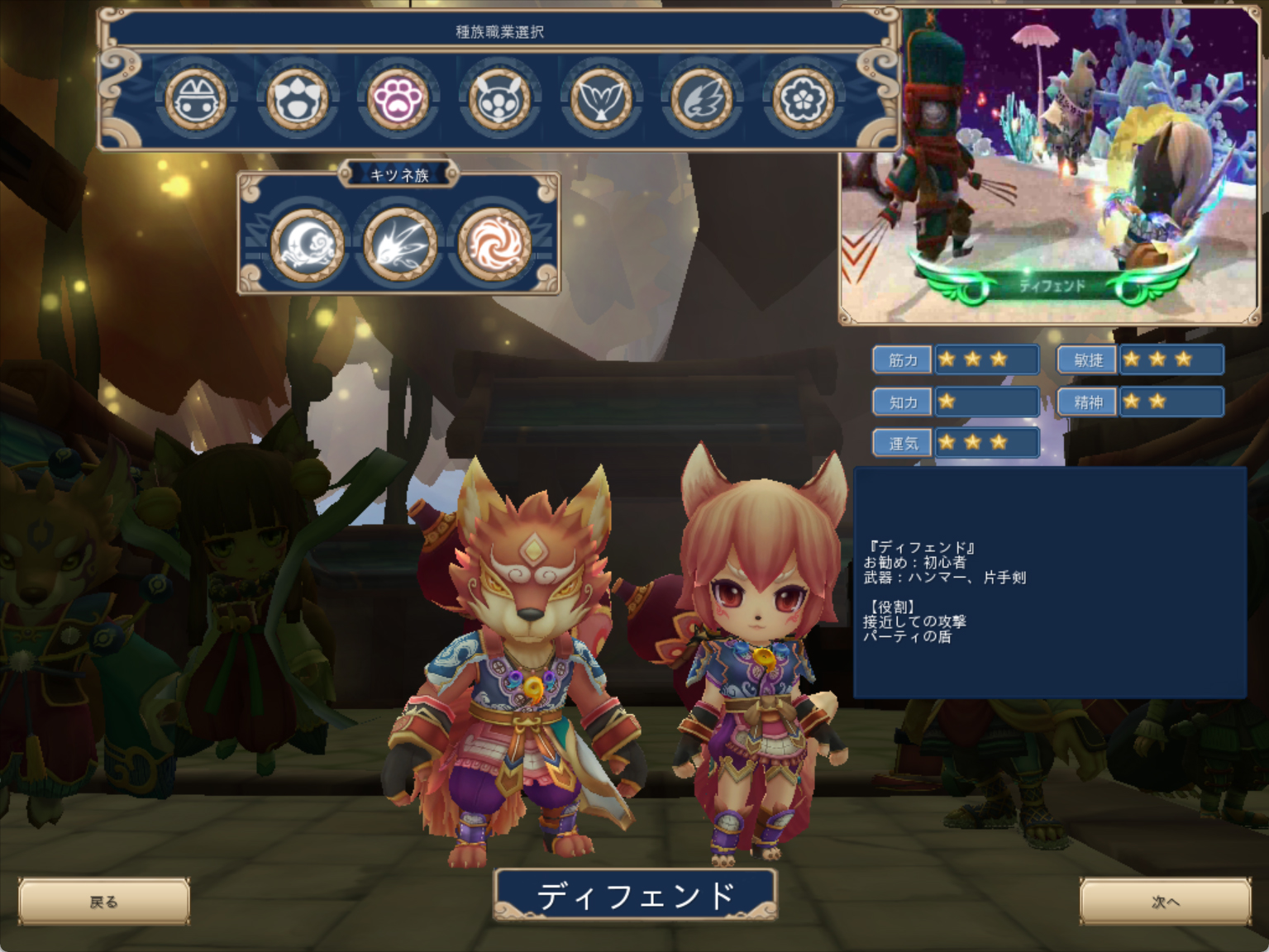This screenshot has width=1269, height=952.
Task: Proceed with the 次へ button
Action: pyautogui.click(x=1165, y=902)
